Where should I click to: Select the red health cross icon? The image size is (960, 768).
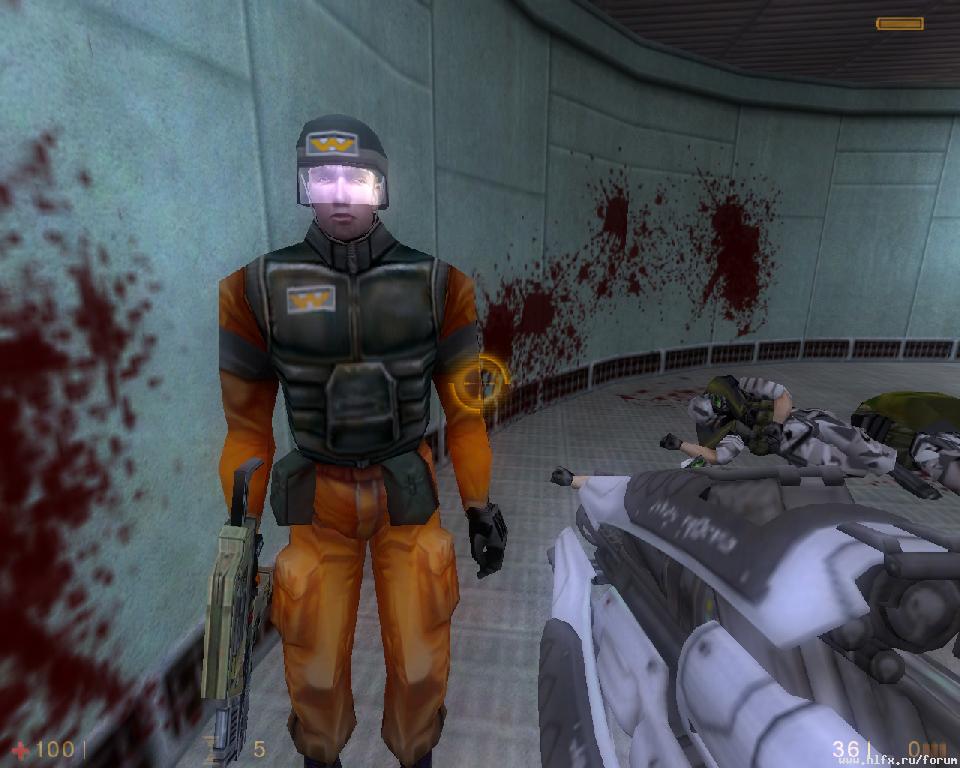pos(19,749)
